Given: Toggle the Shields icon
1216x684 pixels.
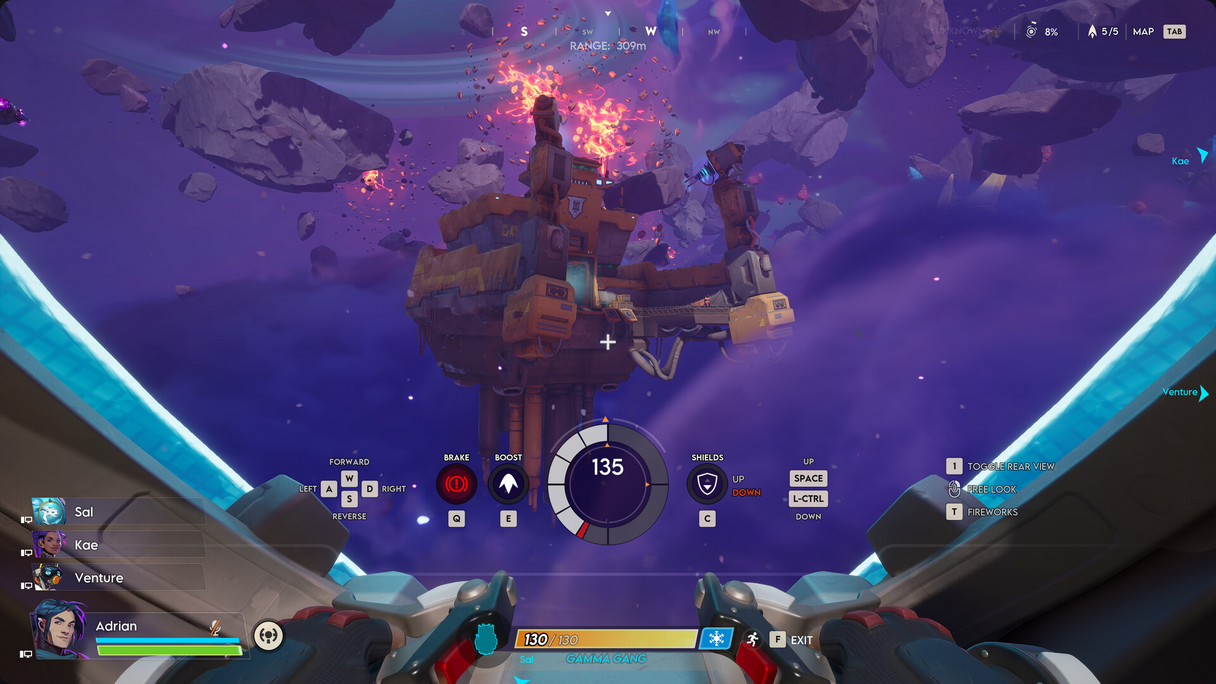Looking at the screenshot, I should [707, 484].
